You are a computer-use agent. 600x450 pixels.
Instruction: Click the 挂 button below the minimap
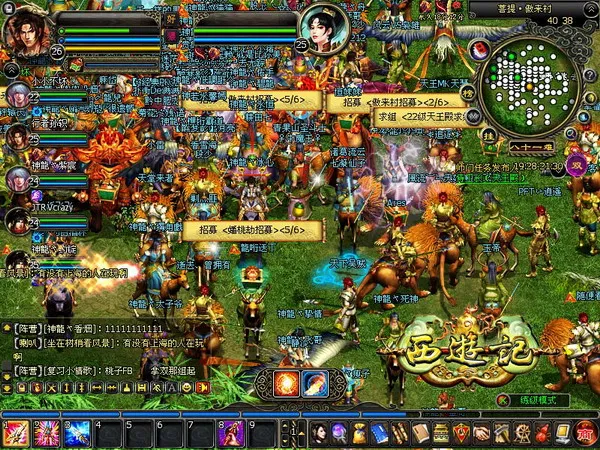[x=489, y=132]
